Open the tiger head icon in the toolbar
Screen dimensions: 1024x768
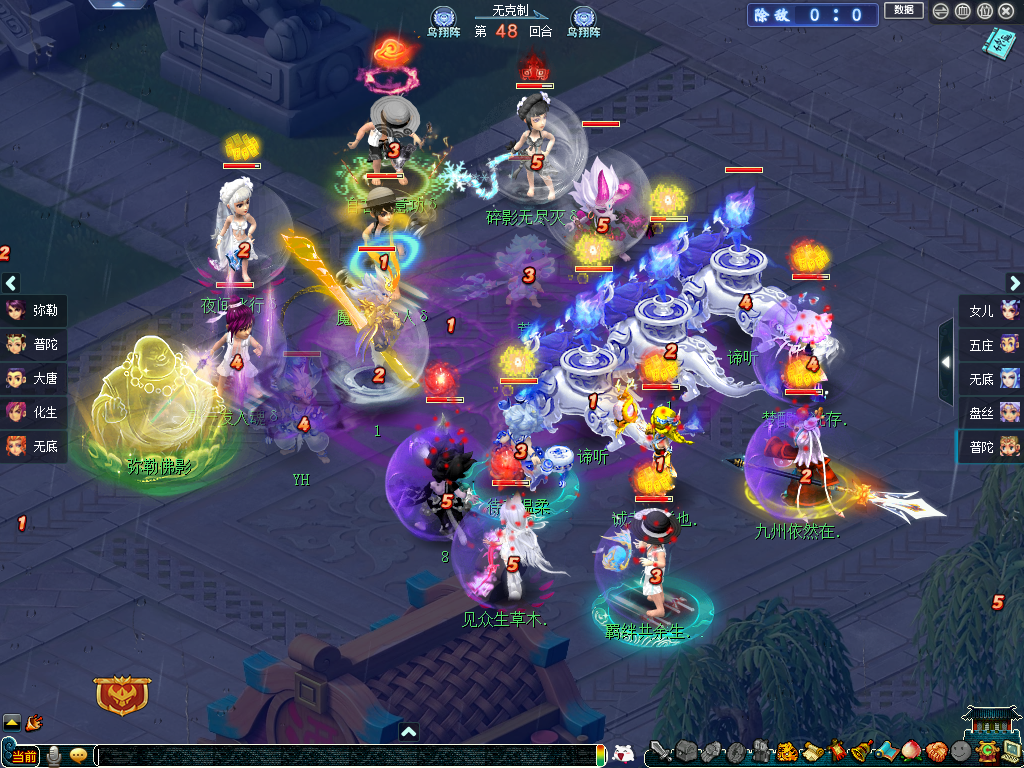[x=786, y=751]
